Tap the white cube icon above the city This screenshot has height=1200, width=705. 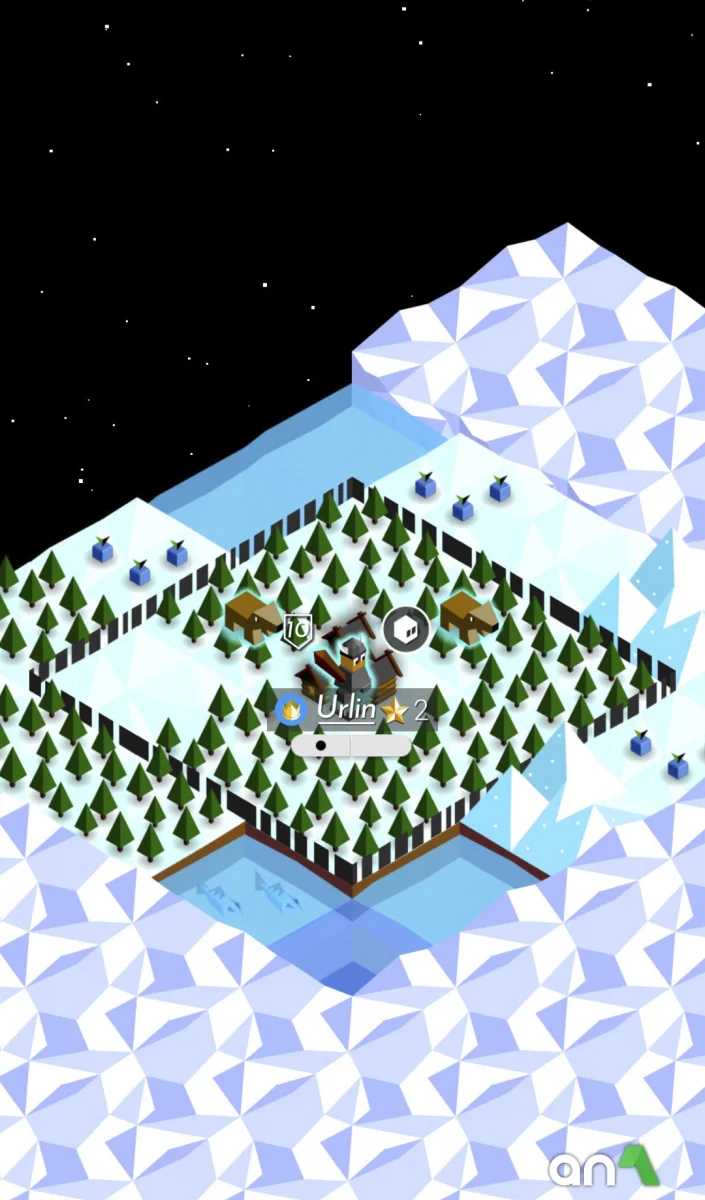[406, 629]
